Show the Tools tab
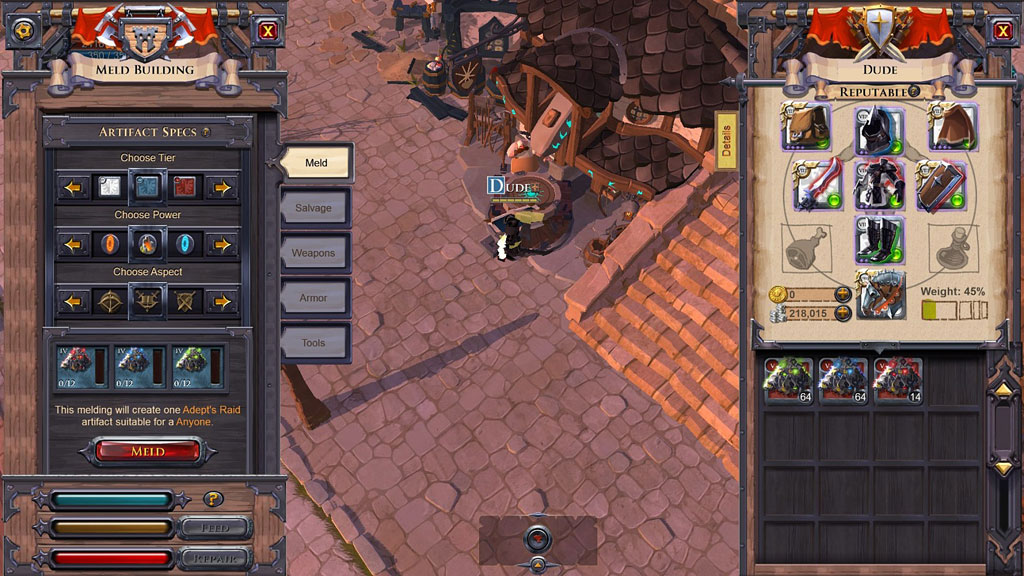1024x576 pixels. click(x=315, y=343)
